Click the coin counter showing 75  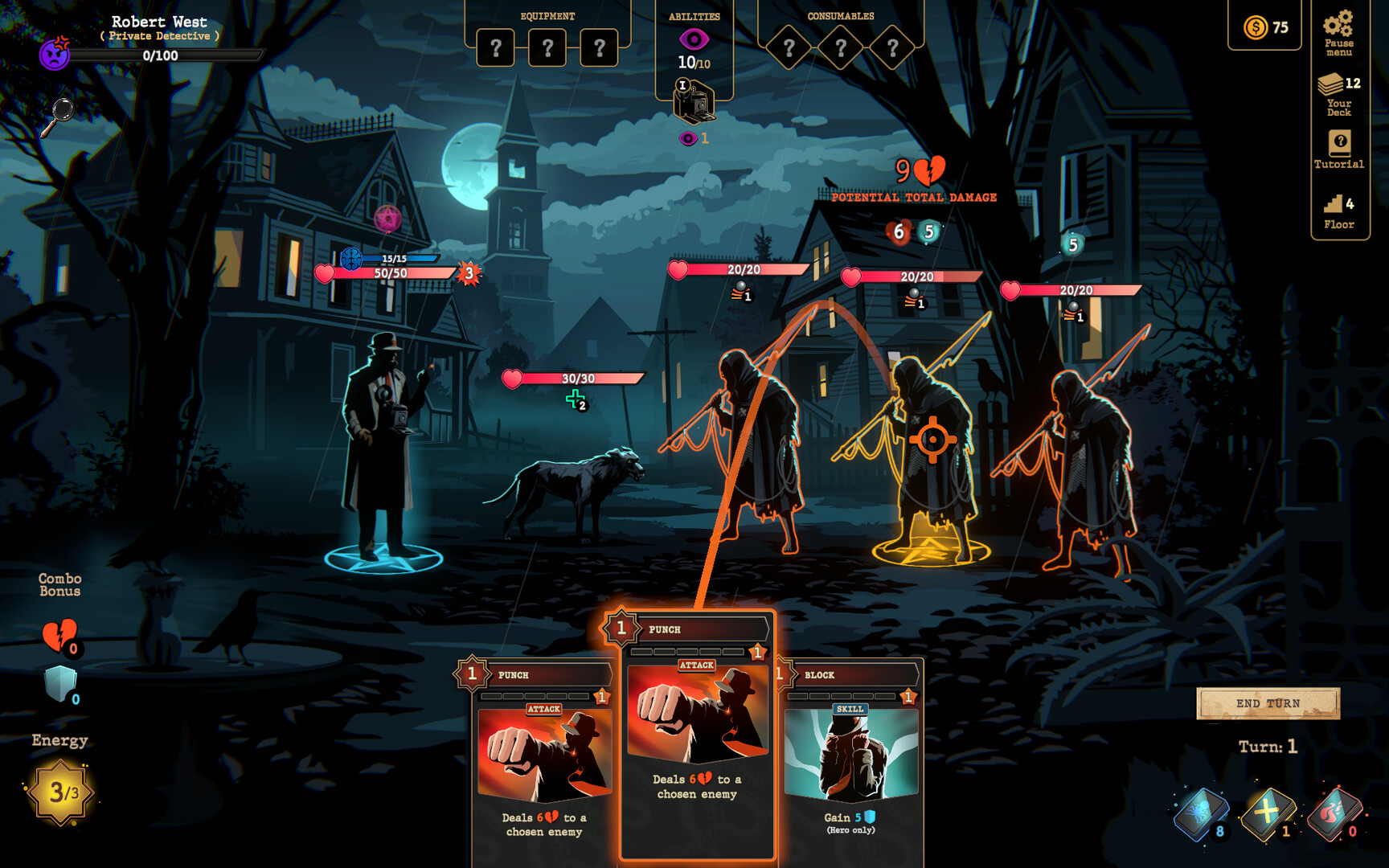coord(1264,27)
